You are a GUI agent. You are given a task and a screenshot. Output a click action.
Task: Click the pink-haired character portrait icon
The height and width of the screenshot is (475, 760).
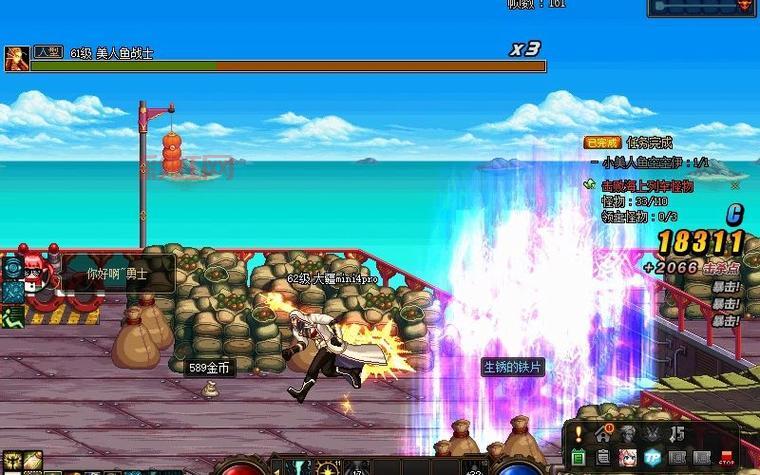tap(628, 457)
